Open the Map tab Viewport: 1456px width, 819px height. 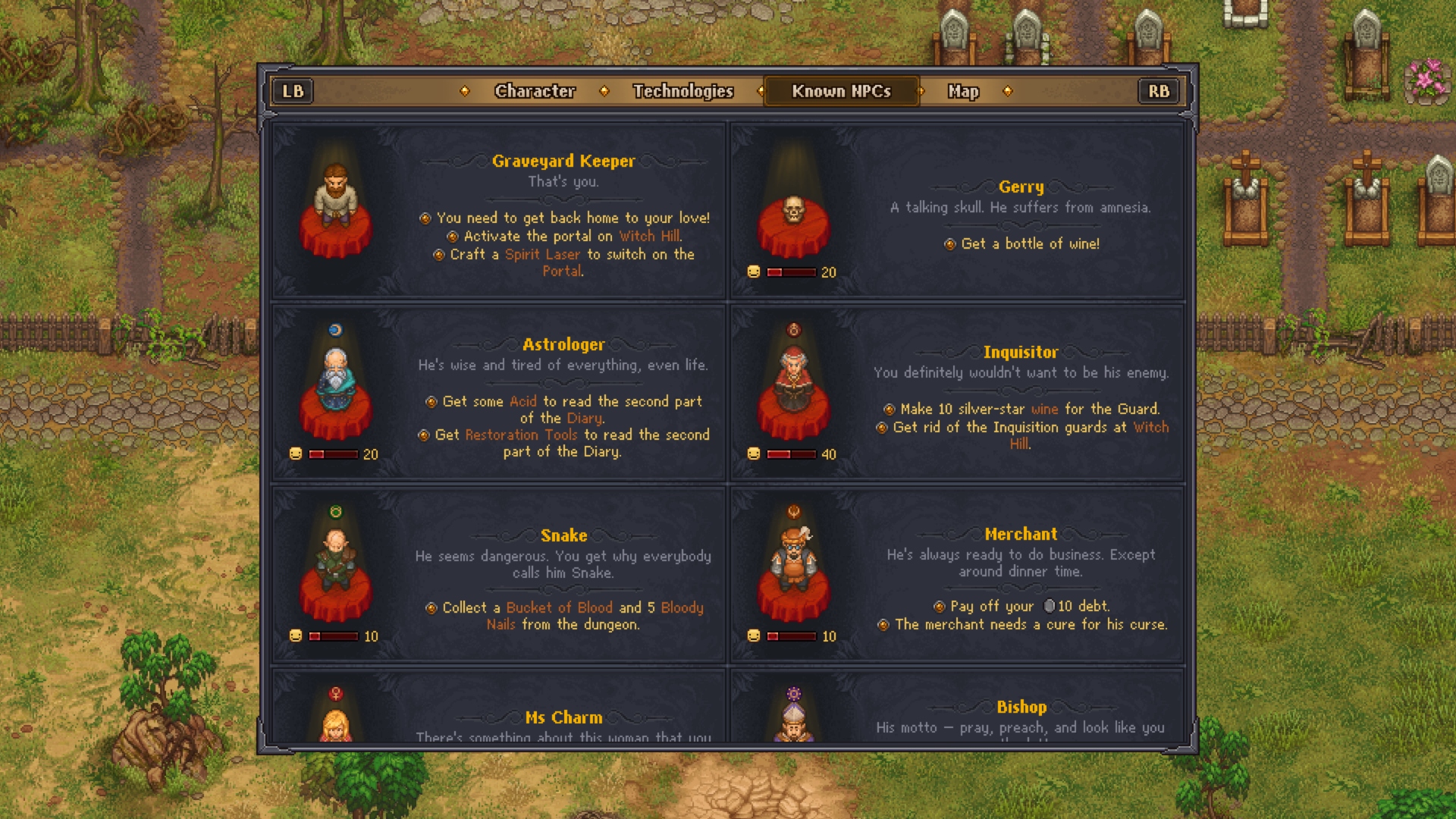[x=962, y=91]
